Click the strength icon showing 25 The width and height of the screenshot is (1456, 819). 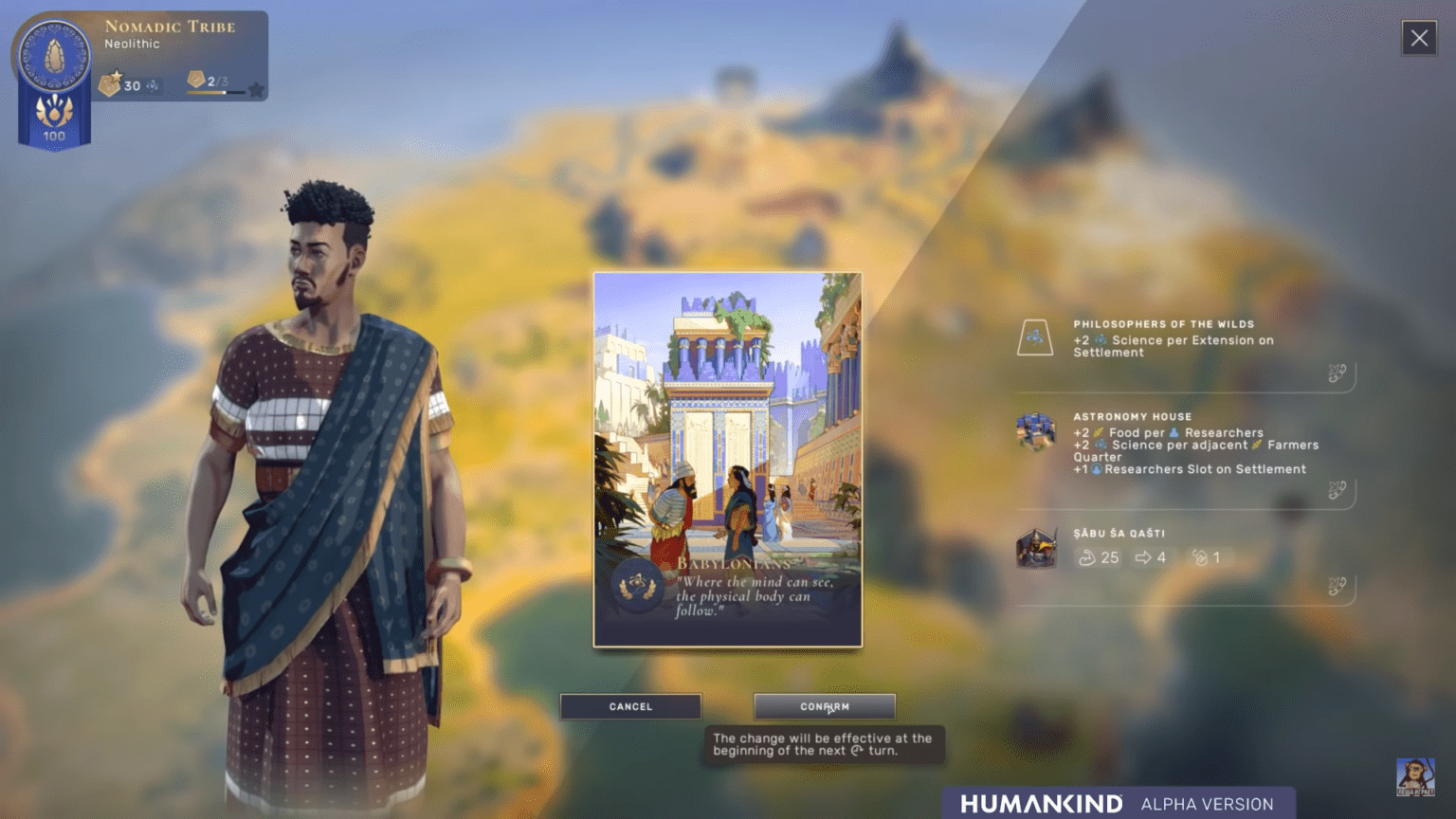point(1088,557)
